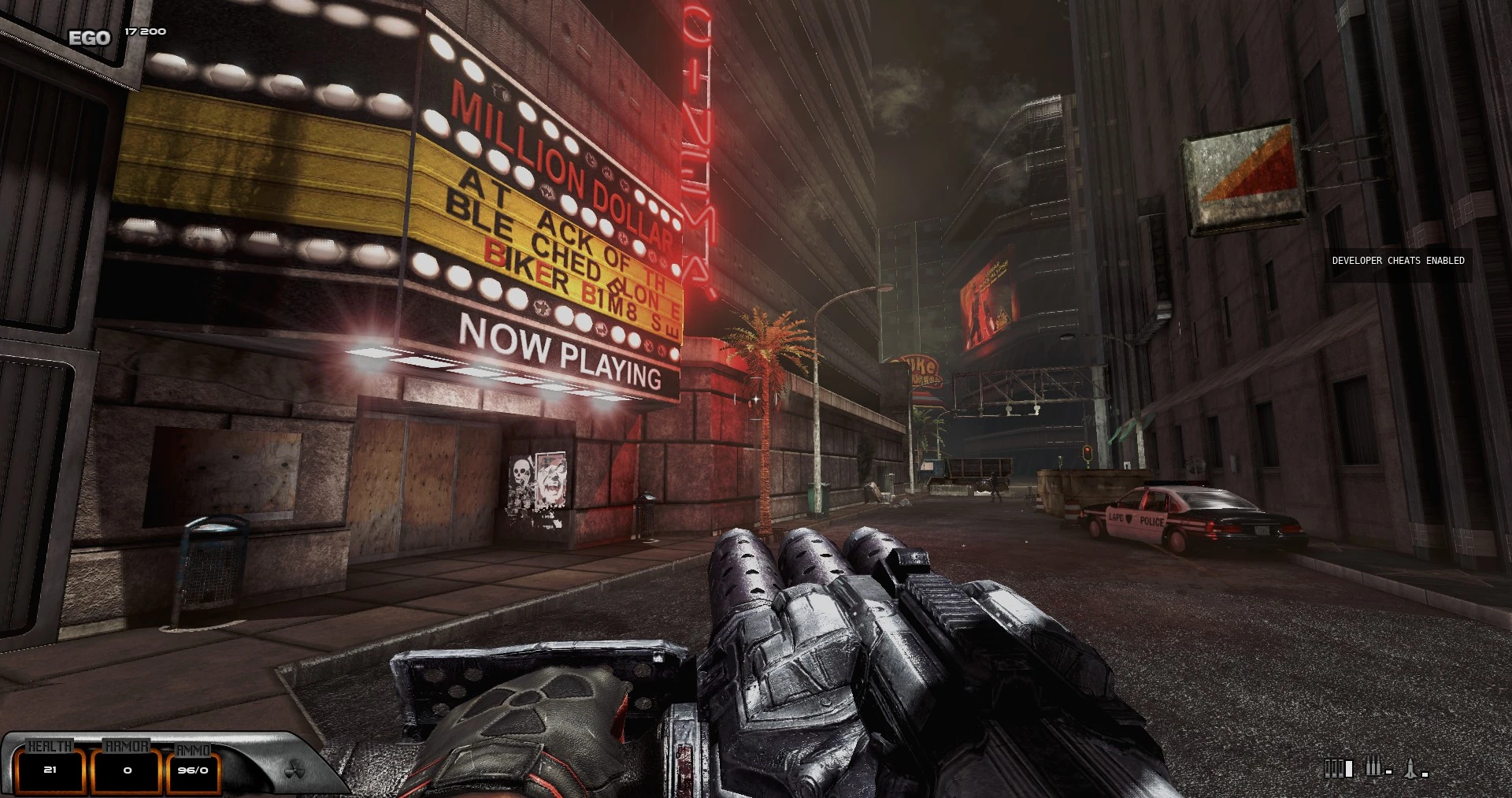Expand the DEVELOPER CHEATS ENABLED notification
Image resolution: width=1512 pixels, height=798 pixels.
tap(1396, 260)
